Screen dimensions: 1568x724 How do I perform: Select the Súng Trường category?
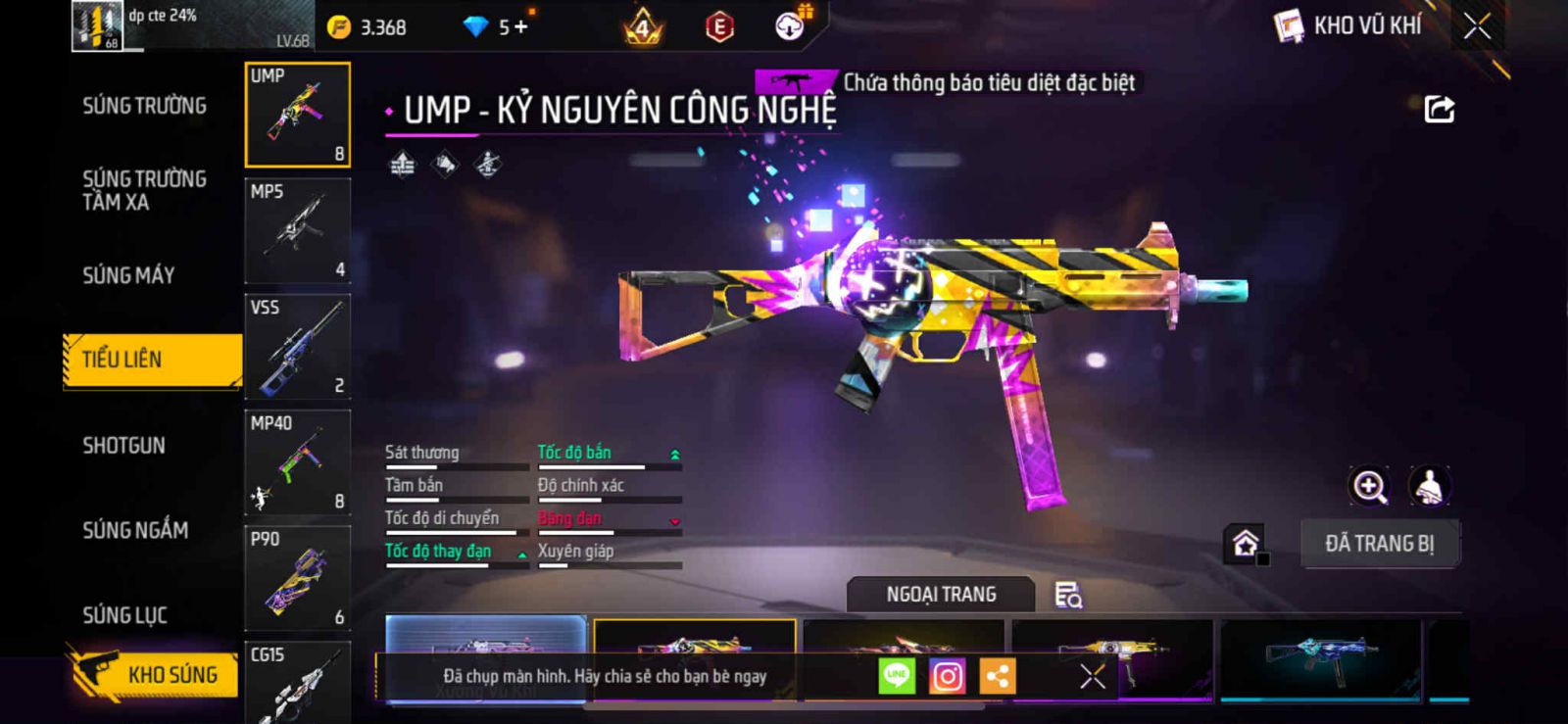(144, 106)
